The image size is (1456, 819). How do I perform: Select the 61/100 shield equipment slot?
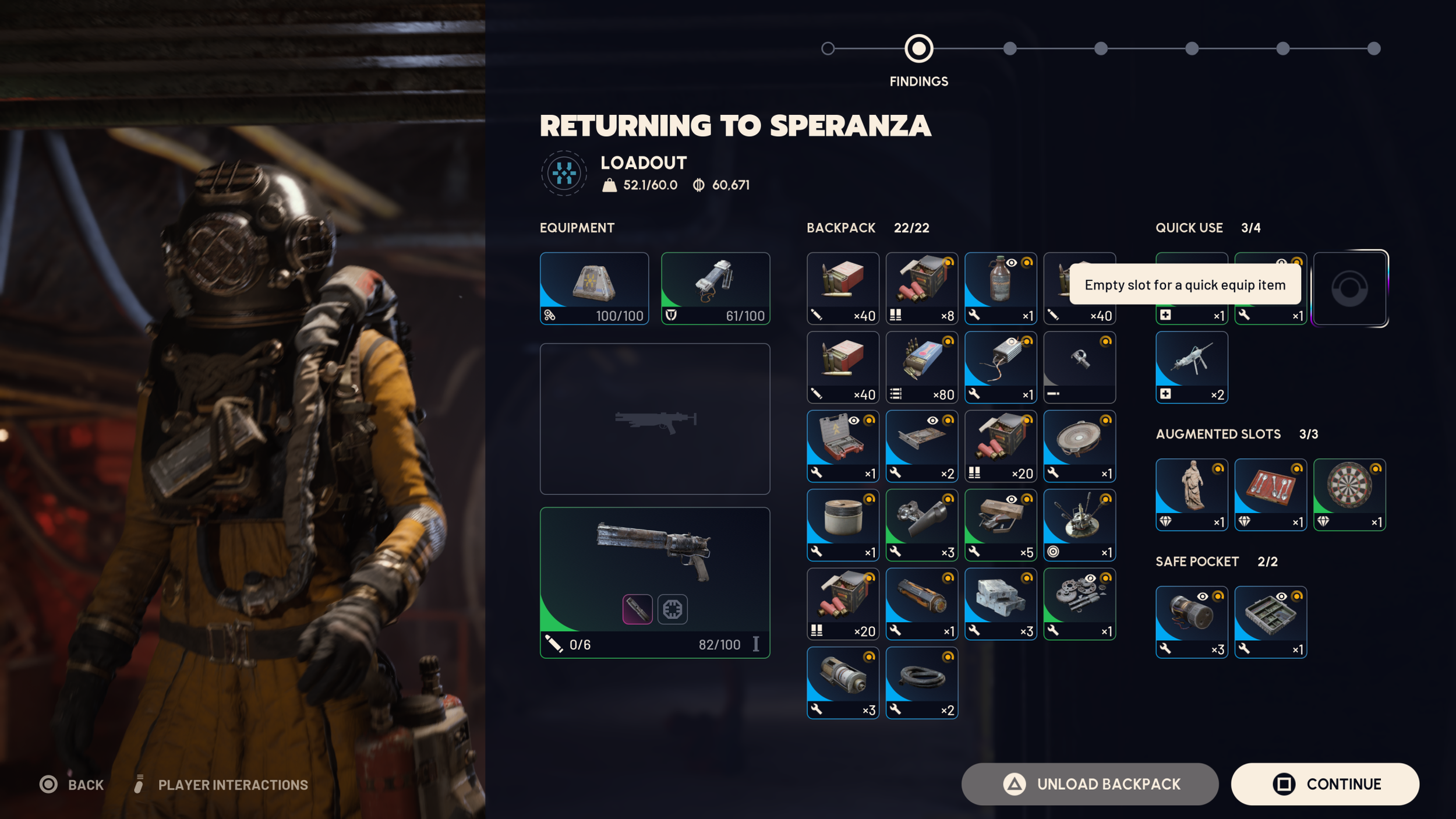715,288
